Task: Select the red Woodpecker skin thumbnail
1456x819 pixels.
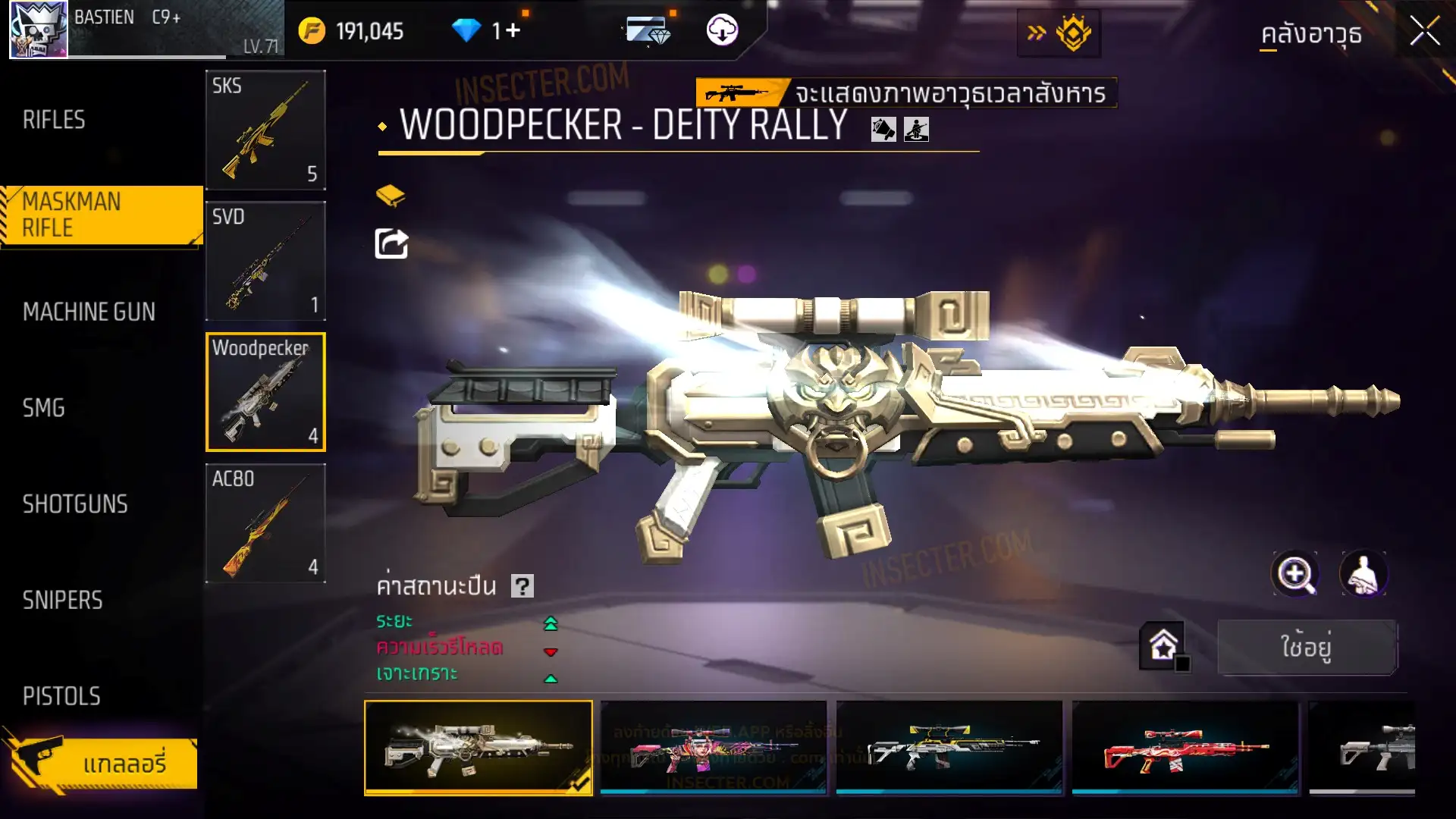Action: 1185,748
